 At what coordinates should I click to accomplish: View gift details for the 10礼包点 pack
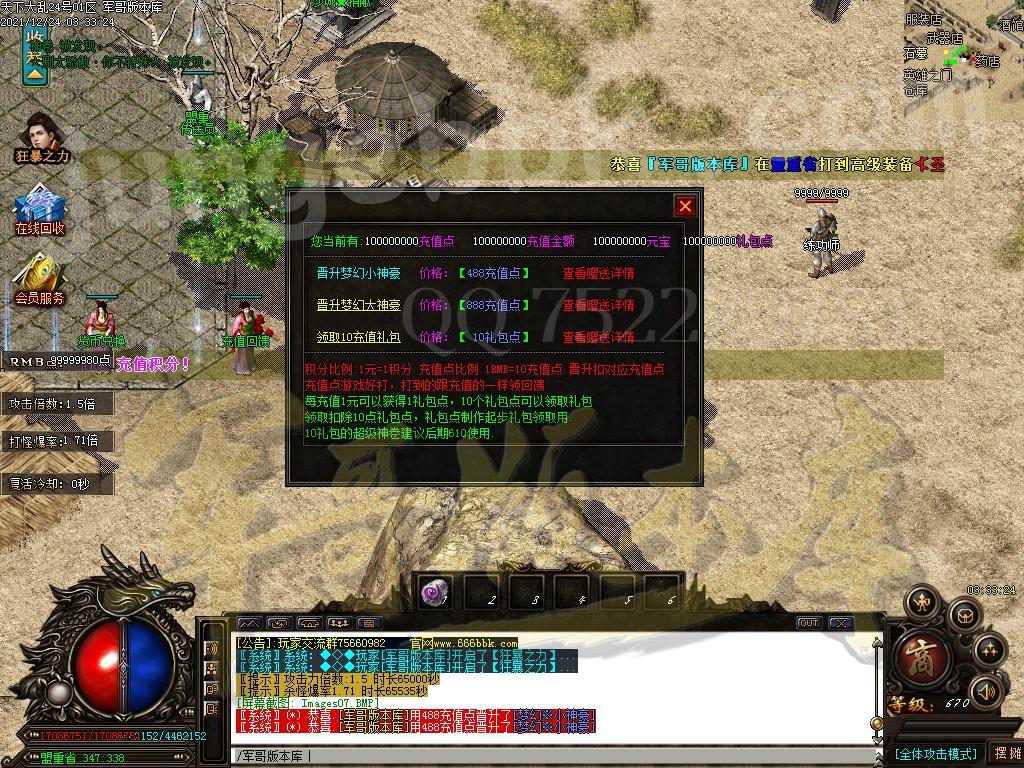pyautogui.click(x=598, y=337)
